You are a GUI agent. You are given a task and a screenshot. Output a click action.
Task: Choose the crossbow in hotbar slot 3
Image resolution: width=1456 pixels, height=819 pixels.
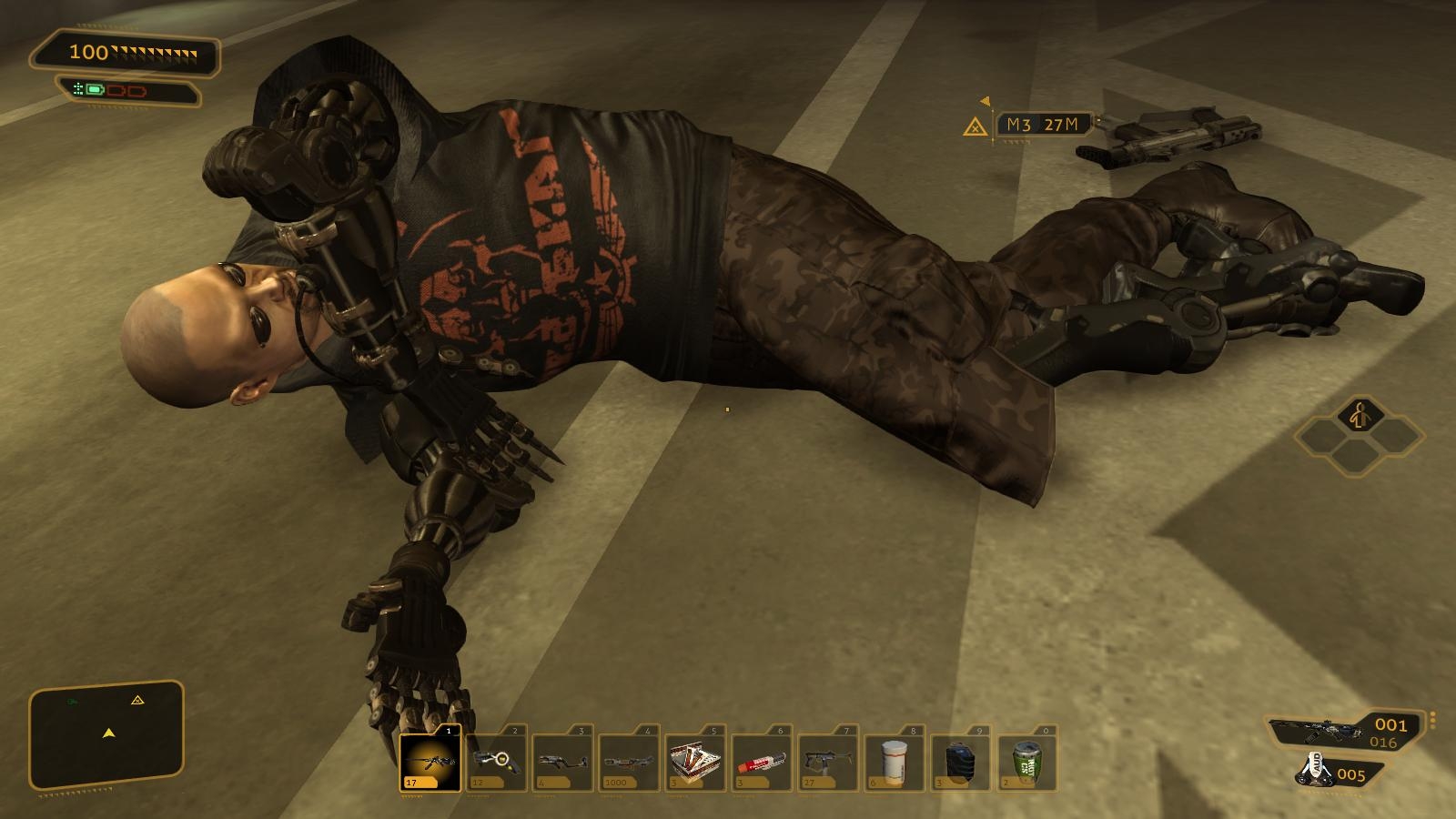pos(562,759)
